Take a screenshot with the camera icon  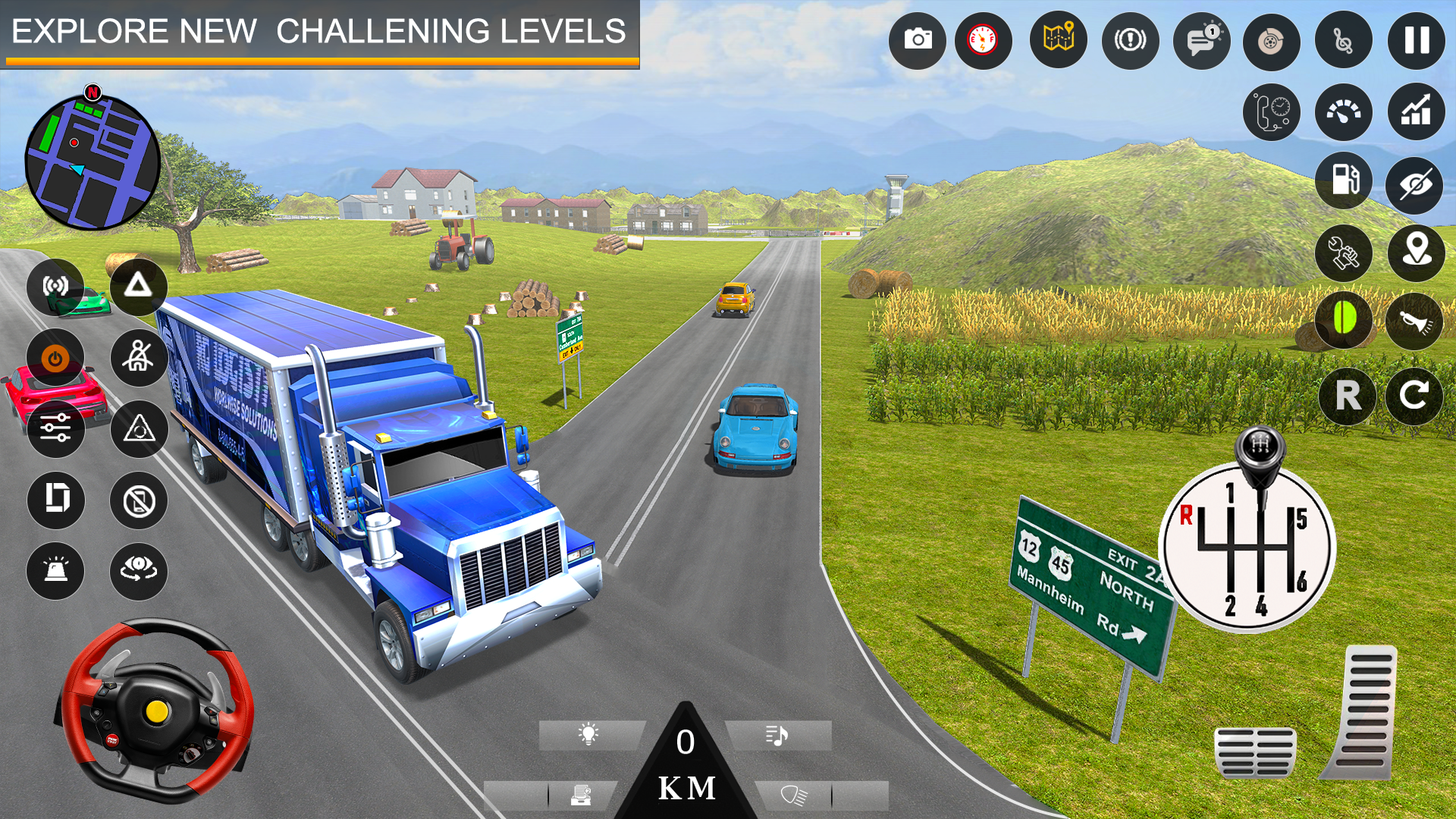point(918,39)
